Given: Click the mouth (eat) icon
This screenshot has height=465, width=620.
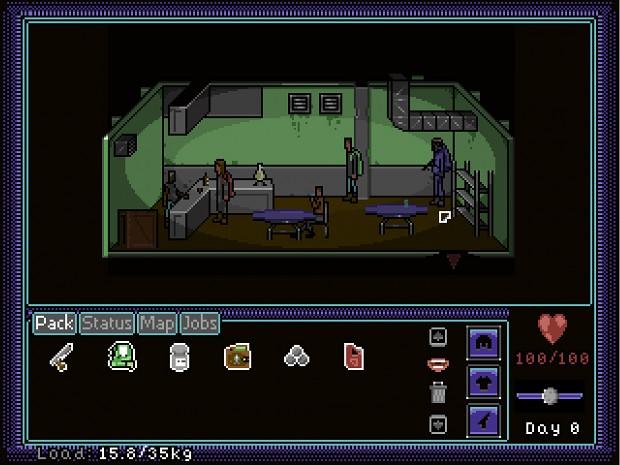Looking at the screenshot, I should (437, 364).
